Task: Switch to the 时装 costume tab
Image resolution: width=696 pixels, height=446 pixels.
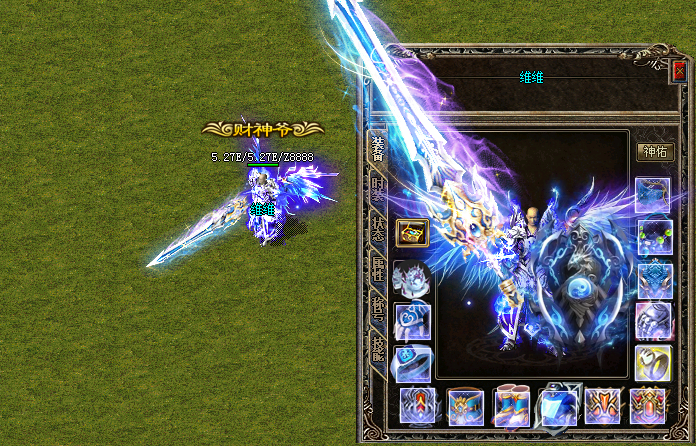Action: tap(377, 190)
